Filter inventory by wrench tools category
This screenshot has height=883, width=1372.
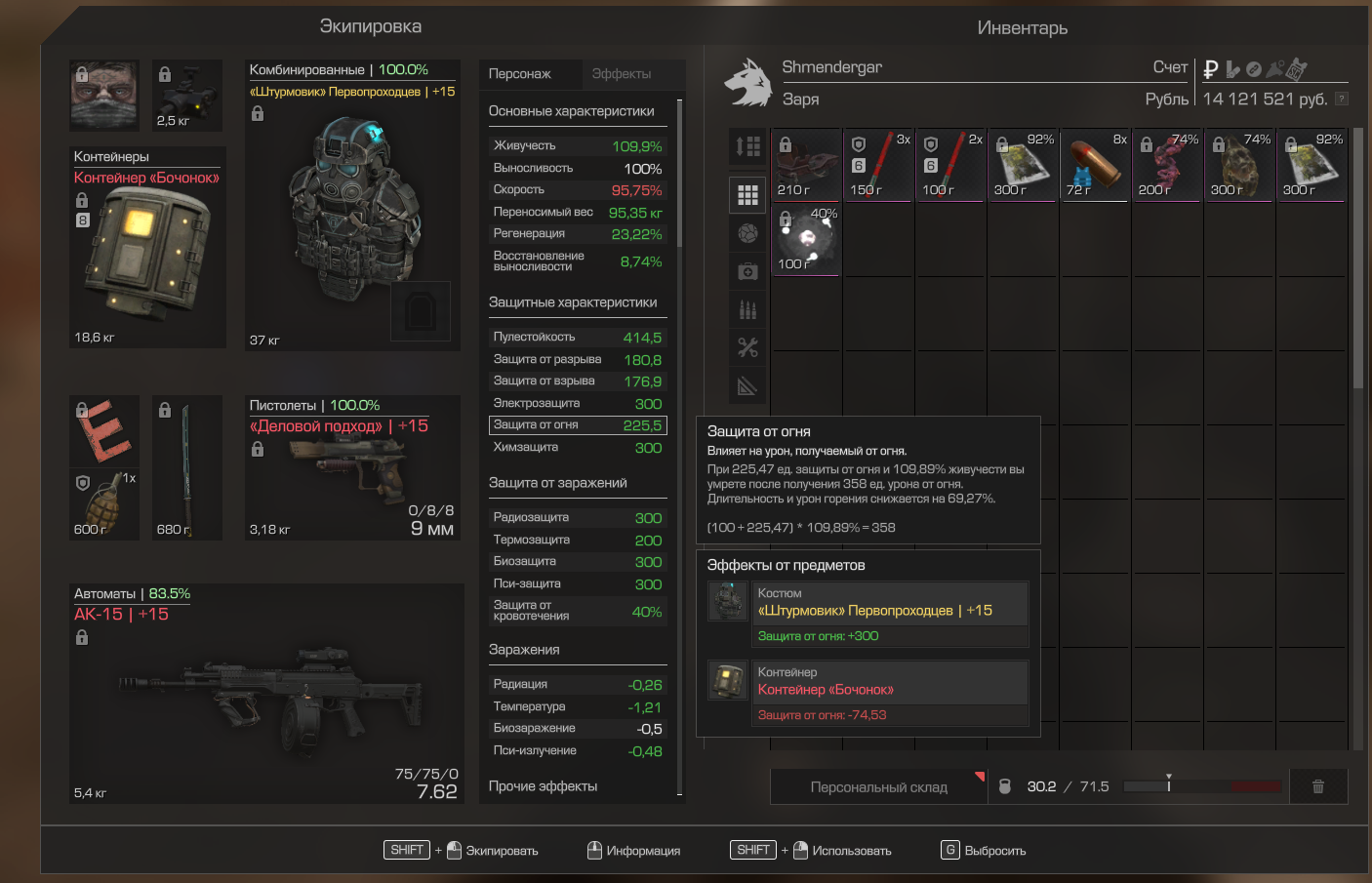tap(748, 347)
